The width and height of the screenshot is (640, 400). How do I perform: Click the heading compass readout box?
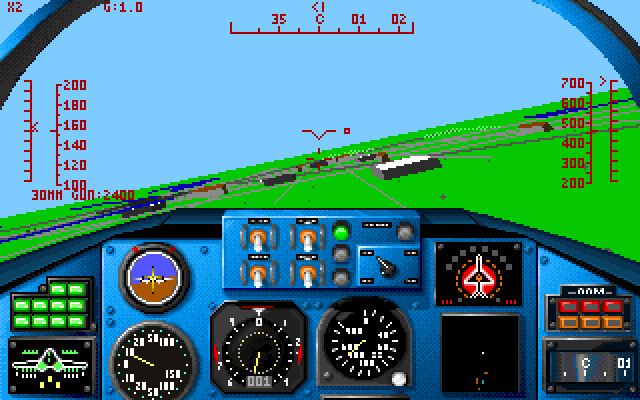590,360
